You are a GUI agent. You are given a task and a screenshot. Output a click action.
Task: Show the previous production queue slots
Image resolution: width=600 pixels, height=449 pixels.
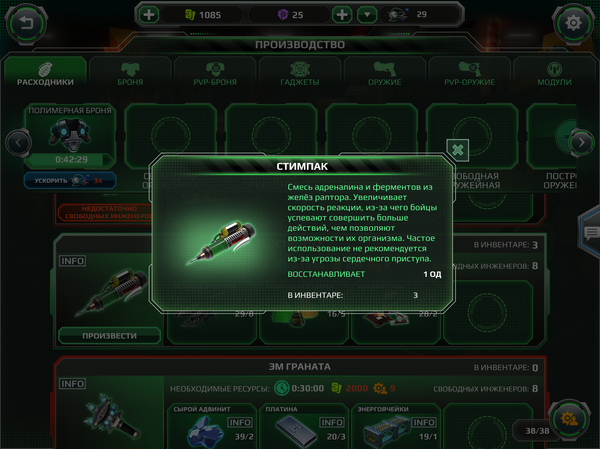click(16, 142)
